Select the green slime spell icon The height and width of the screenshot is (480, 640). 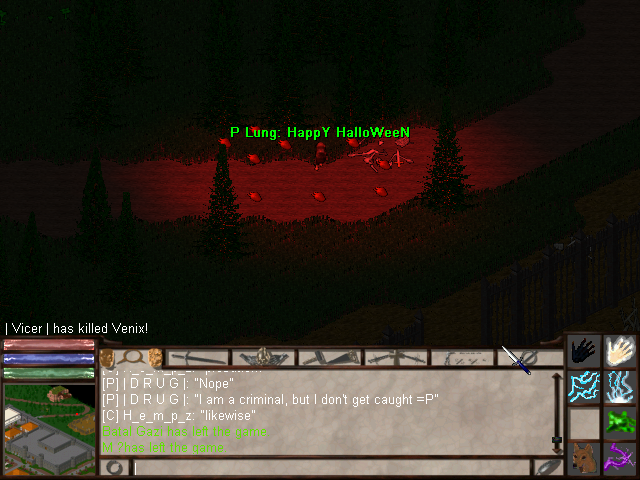620,421
